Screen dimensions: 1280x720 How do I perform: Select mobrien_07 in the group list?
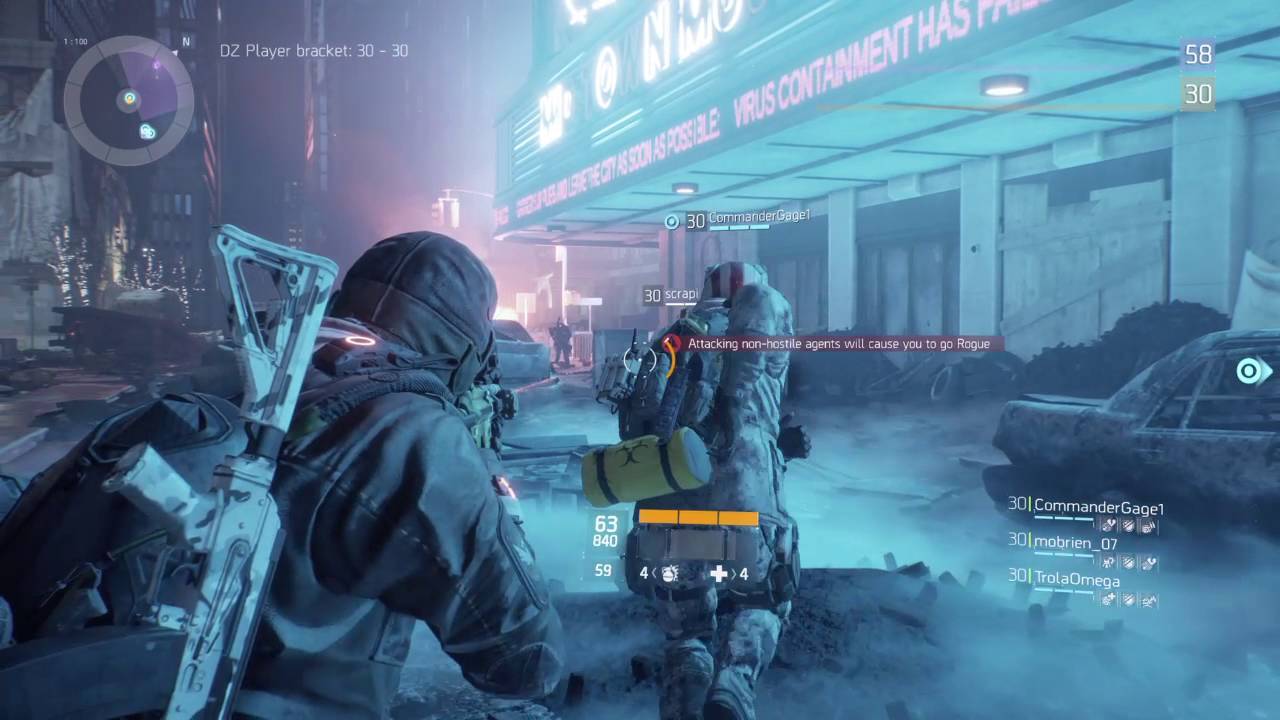point(1075,543)
